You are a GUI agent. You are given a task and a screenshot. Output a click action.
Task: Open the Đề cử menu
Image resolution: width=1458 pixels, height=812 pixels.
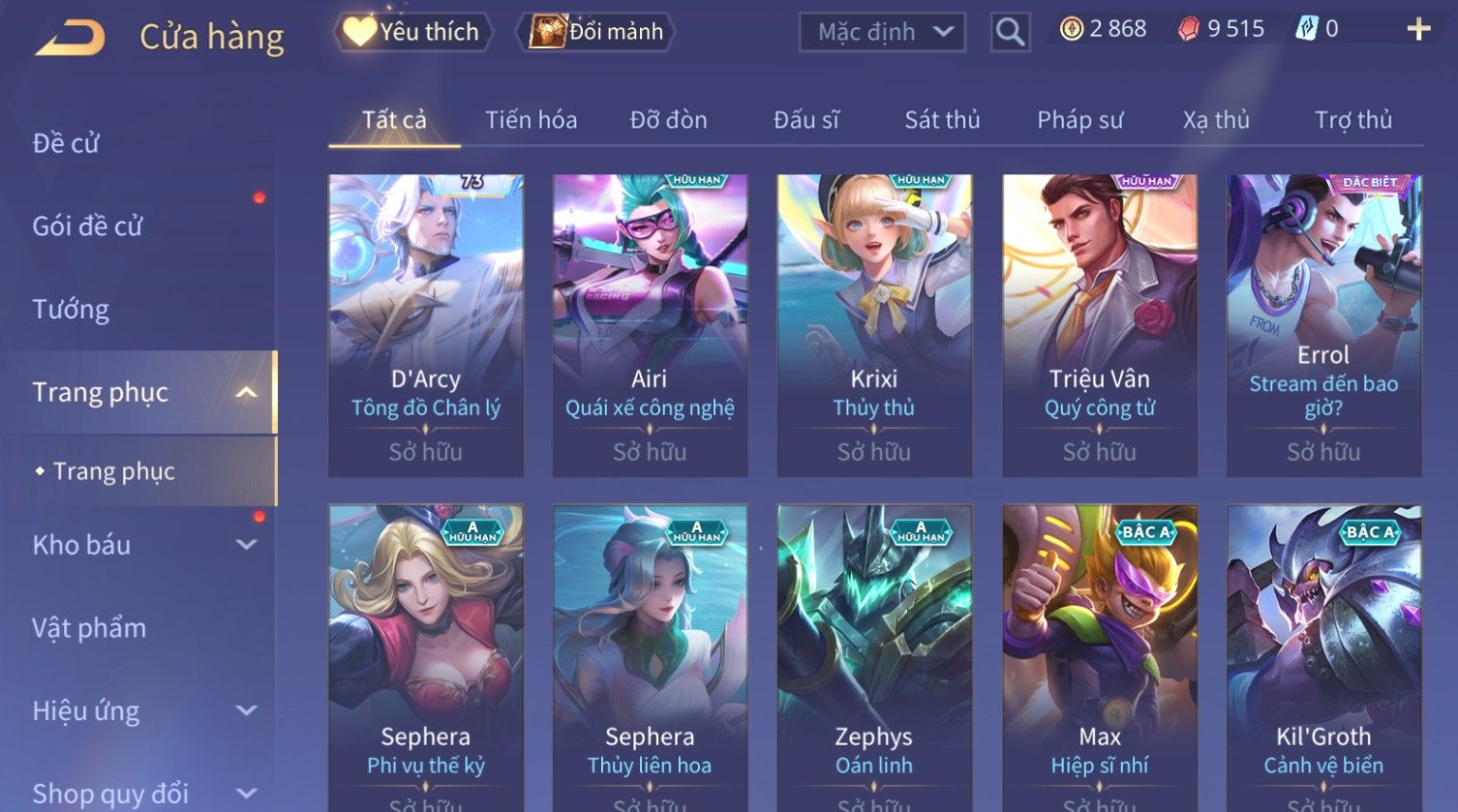click(66, 143)
